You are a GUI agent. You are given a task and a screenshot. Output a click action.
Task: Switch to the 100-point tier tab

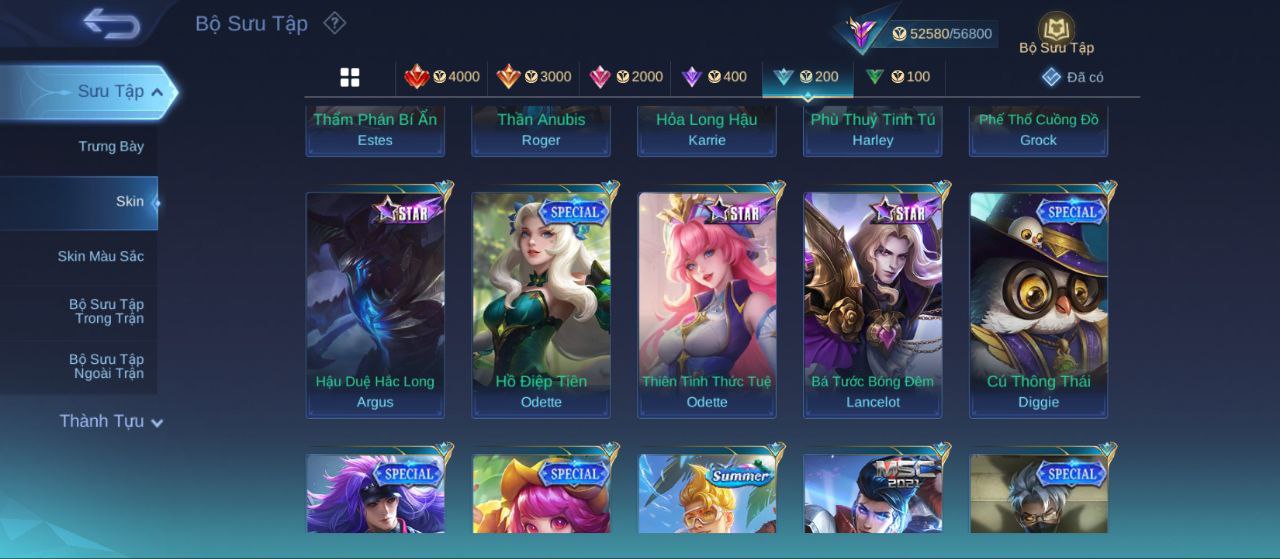tap(897, 77)
